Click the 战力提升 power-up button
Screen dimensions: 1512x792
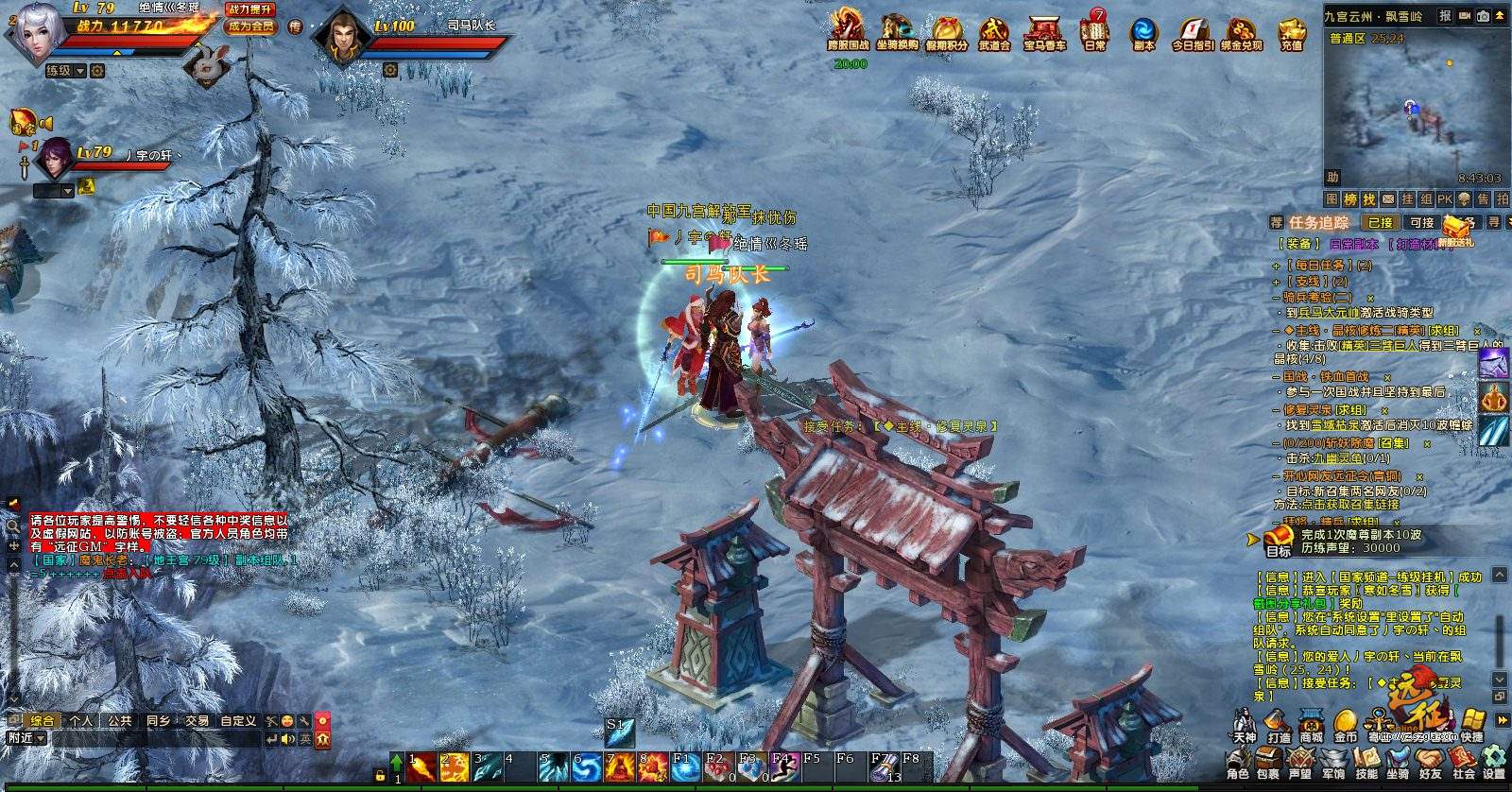click(x=250, y=9)
